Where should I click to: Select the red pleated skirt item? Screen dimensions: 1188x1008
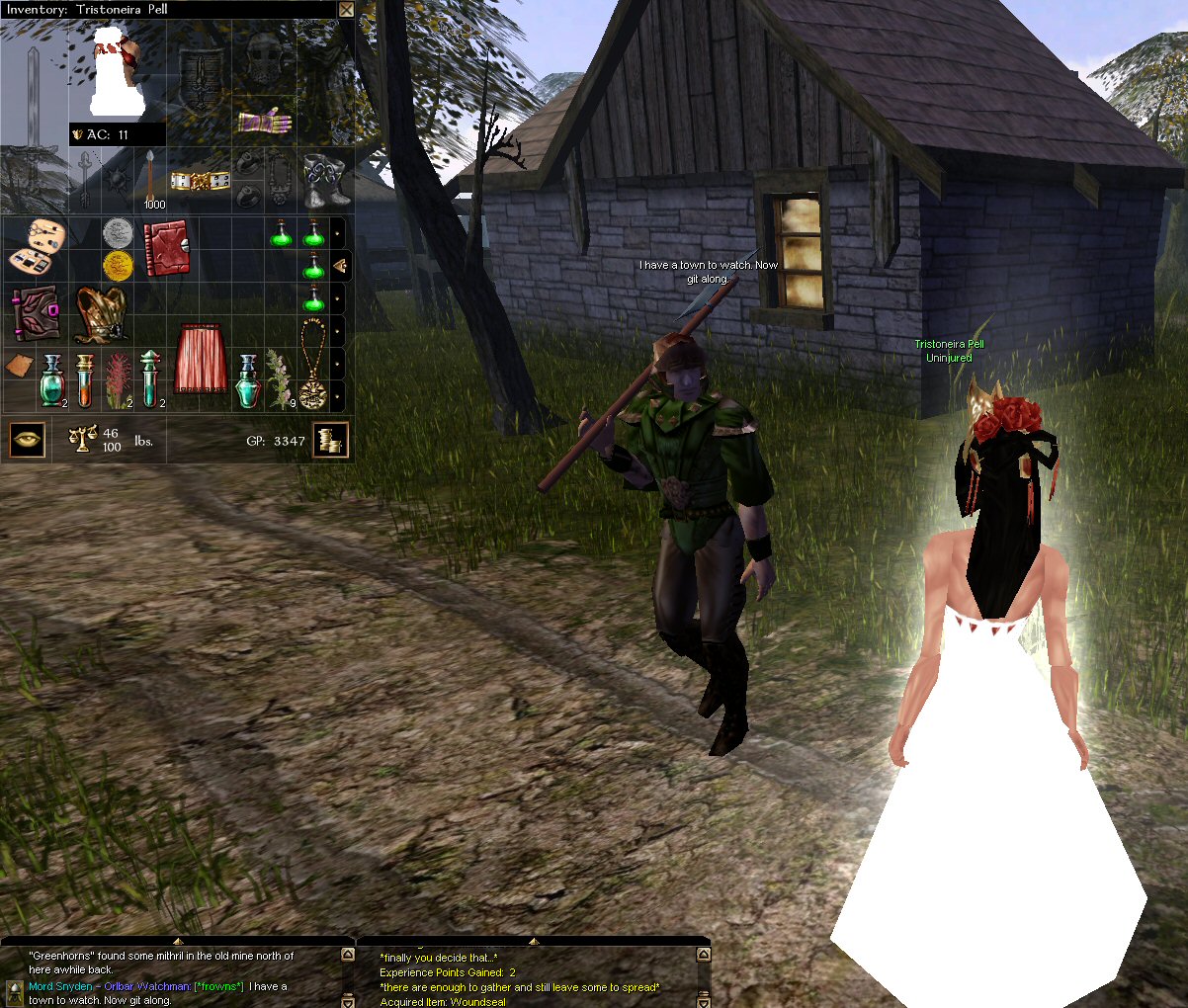[x=200, y=360]
